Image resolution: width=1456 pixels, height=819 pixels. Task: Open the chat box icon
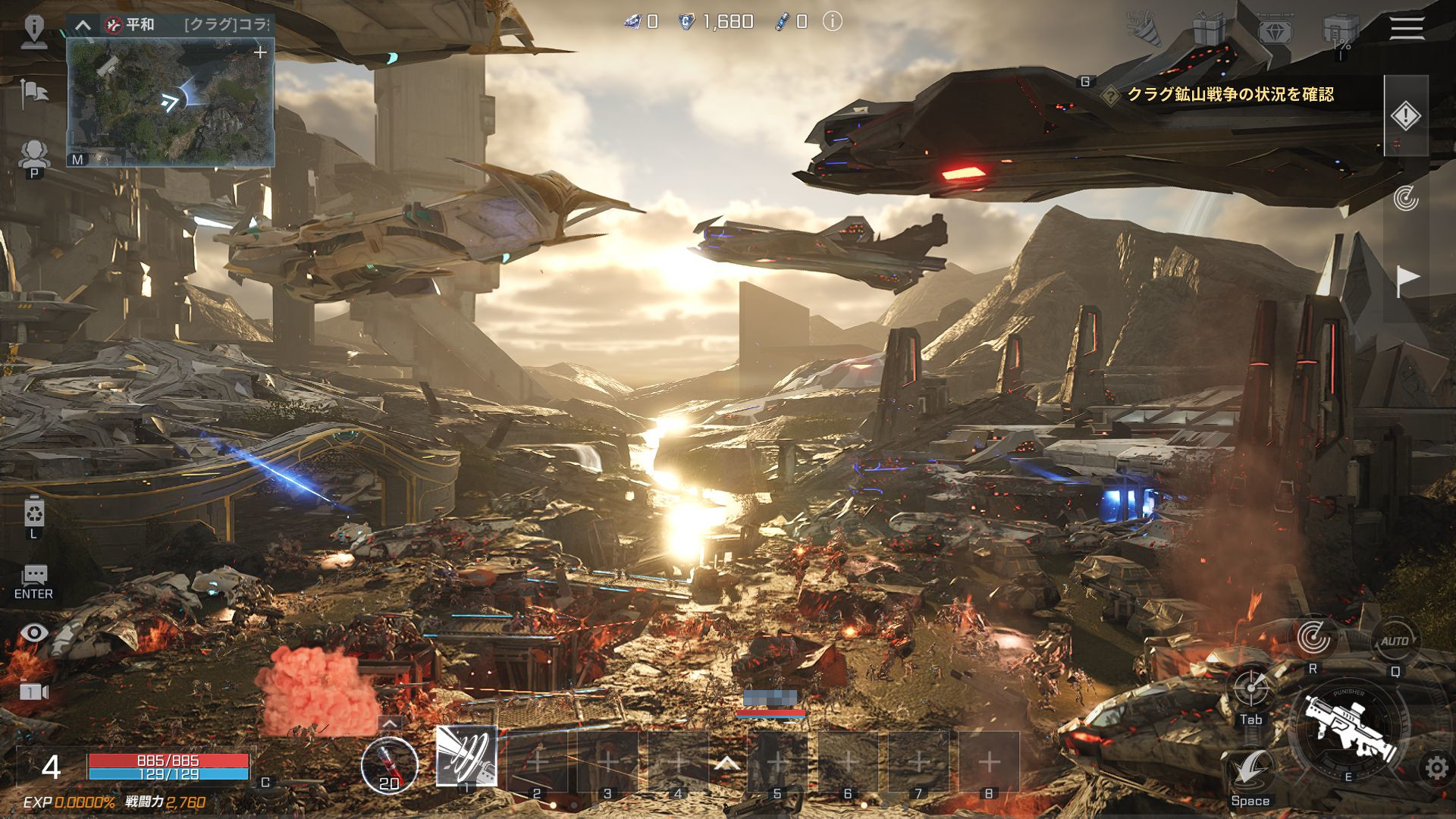coord(34,576)
